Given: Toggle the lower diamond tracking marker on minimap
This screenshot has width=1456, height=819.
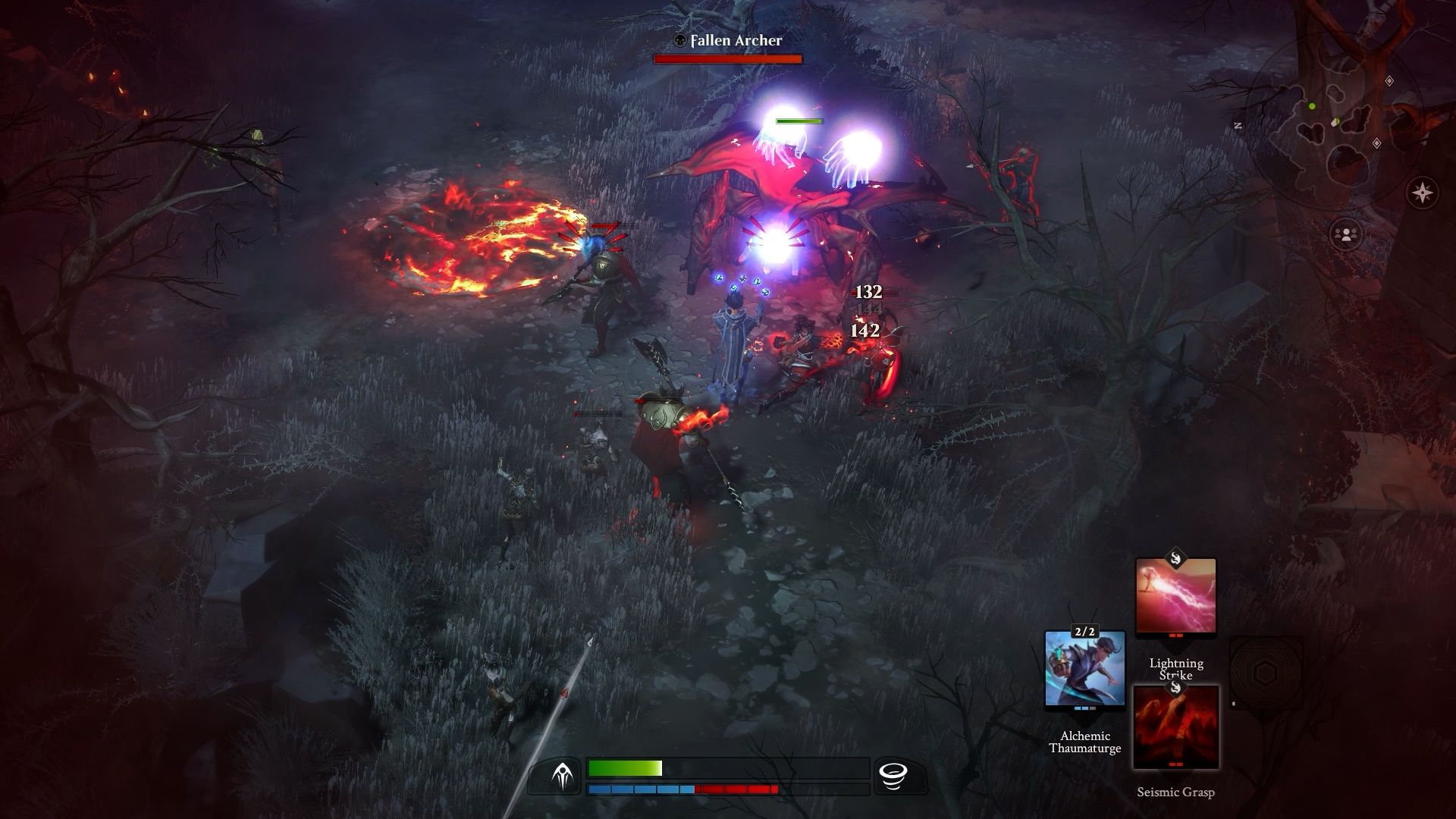Looking at the screenshot, I should (x=1376, y=143).
